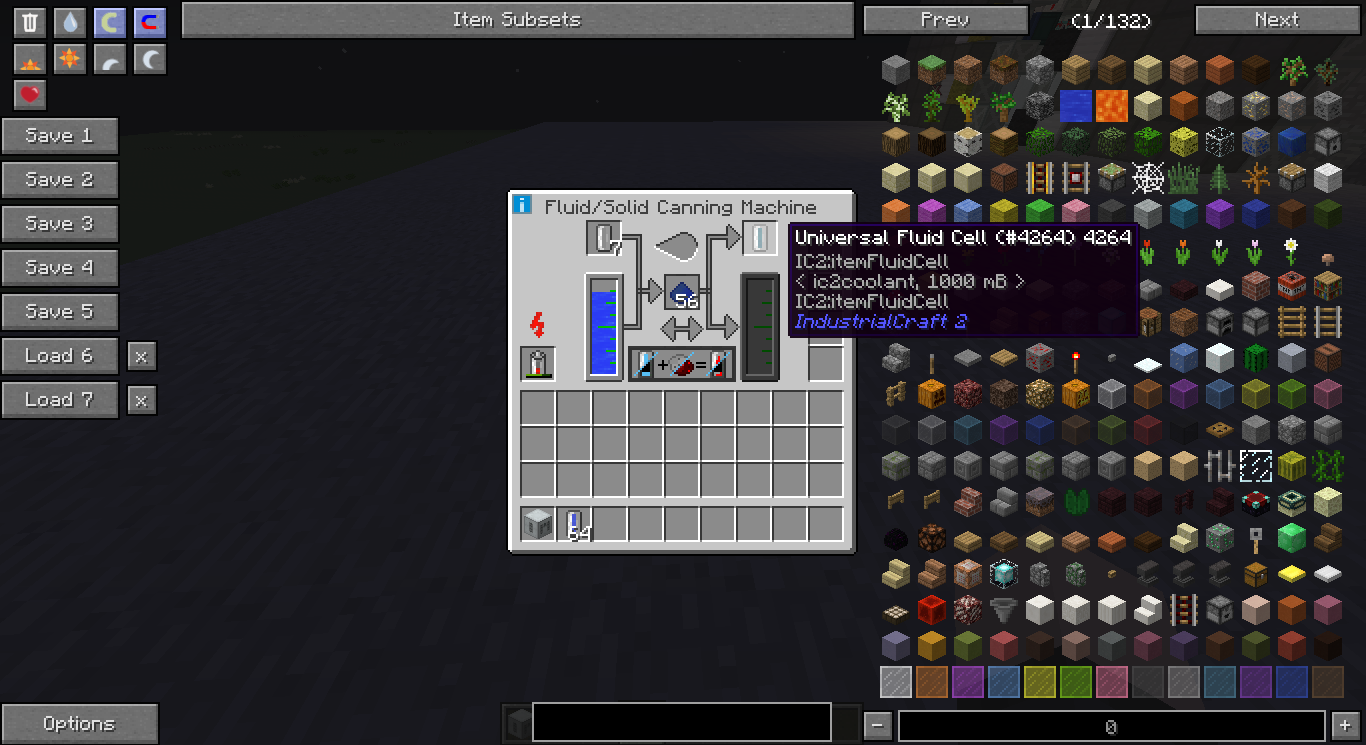Switch canning mode via the recipe button
The width and height of the screenshot is (1366, 745).
click(x=682, y=364)
